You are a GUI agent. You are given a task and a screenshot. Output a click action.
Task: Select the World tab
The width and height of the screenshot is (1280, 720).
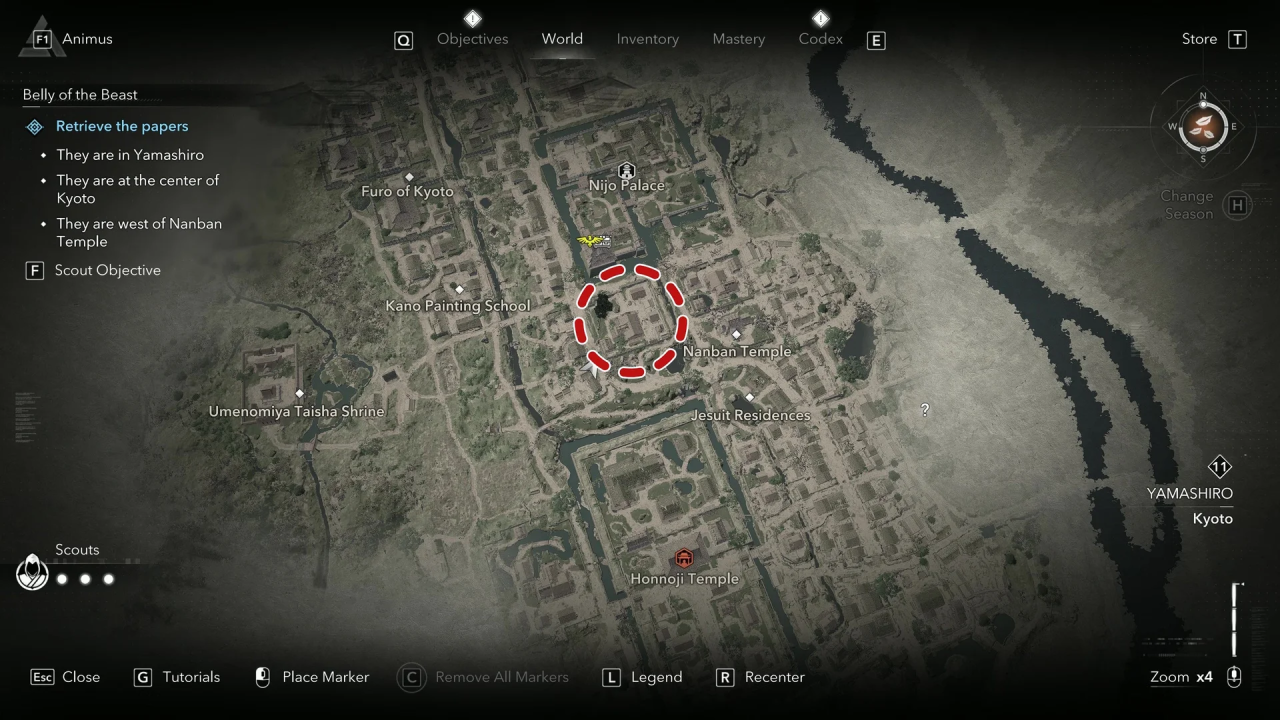click(x=562, y=39)
